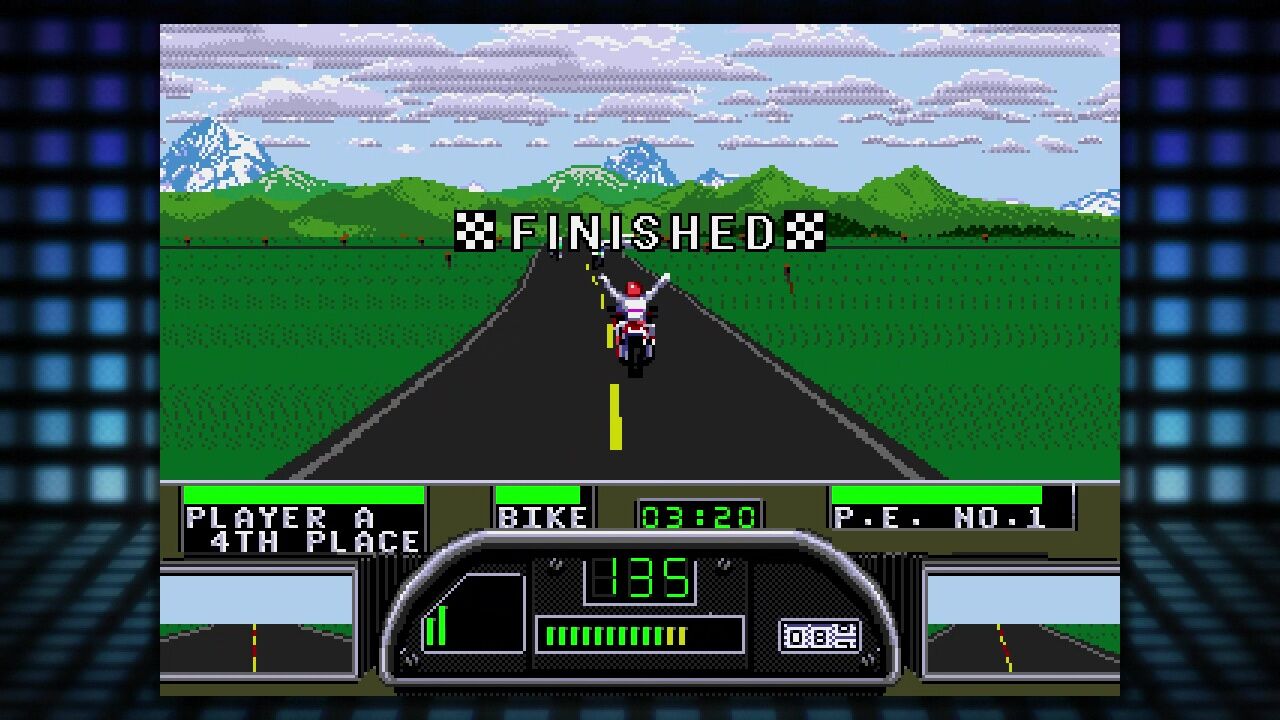Screen dimensions: 1280x720
Task: Select the celebrating rider sprite
Action: click(x=632, y=295)
